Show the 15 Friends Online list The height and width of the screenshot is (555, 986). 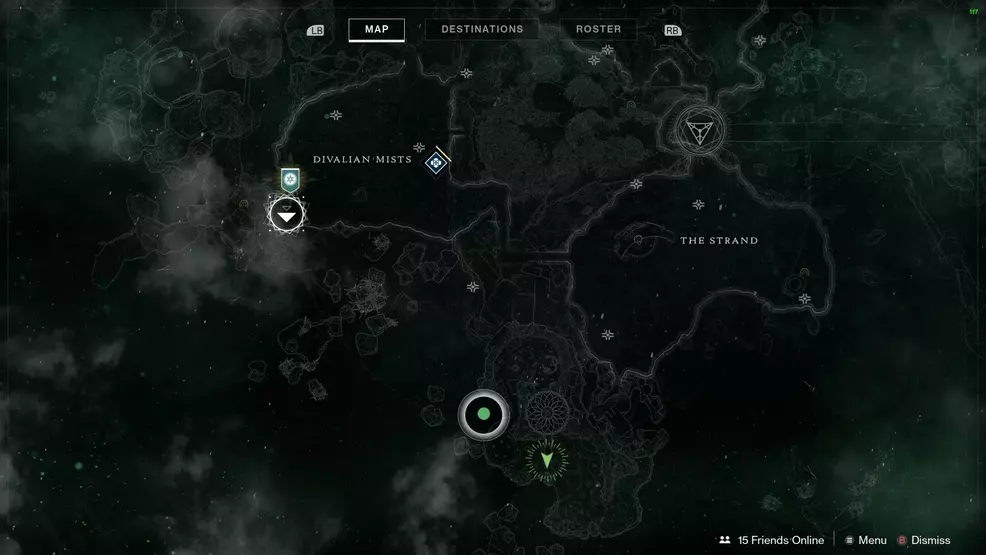(771, 540)
